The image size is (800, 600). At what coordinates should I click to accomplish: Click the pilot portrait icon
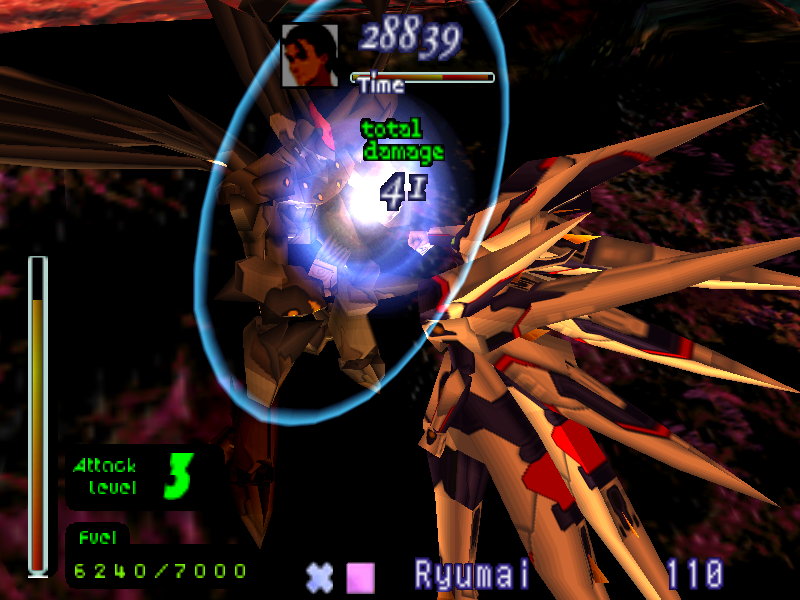[x=310, y=54]
